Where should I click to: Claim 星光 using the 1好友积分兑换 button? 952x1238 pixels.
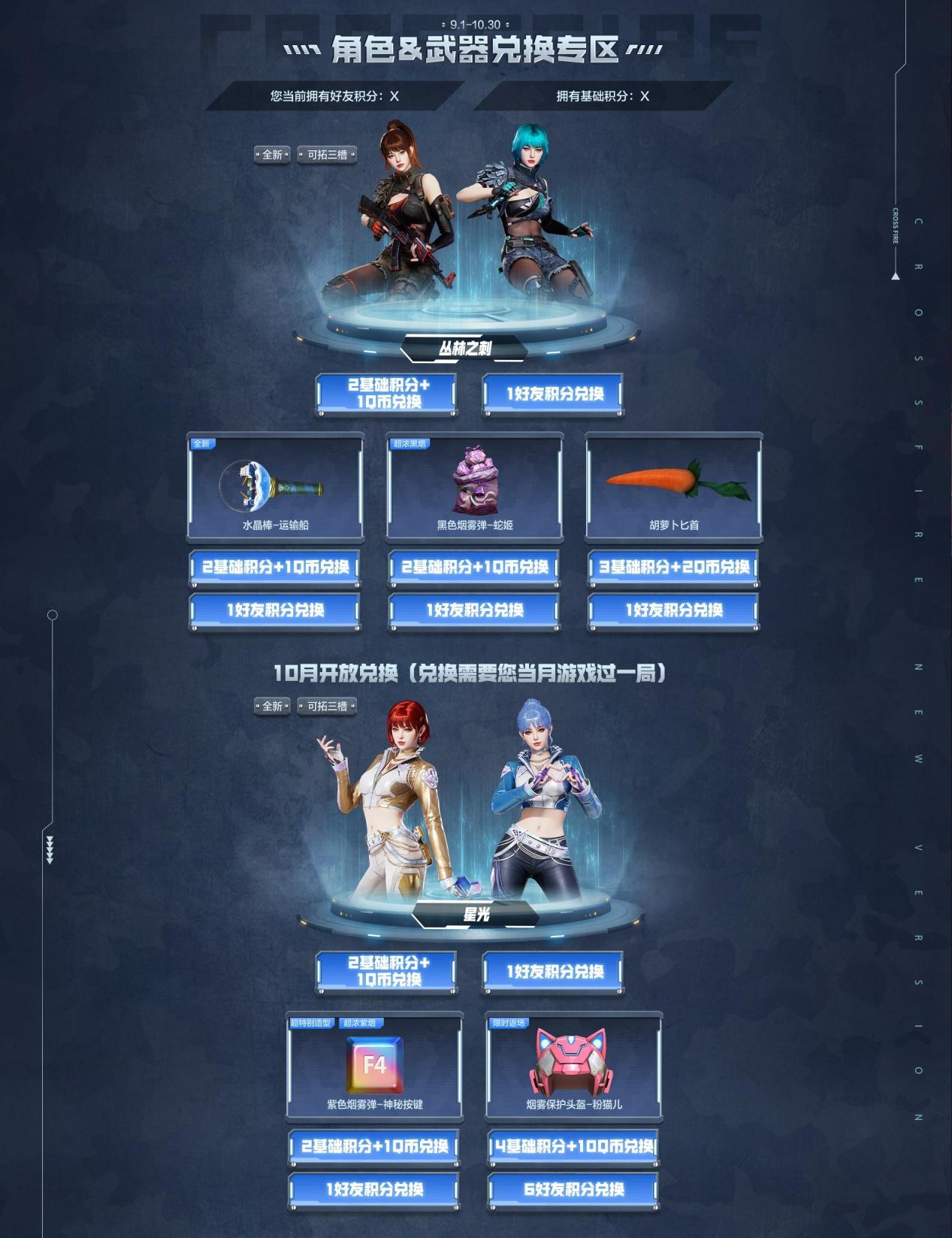553,971
